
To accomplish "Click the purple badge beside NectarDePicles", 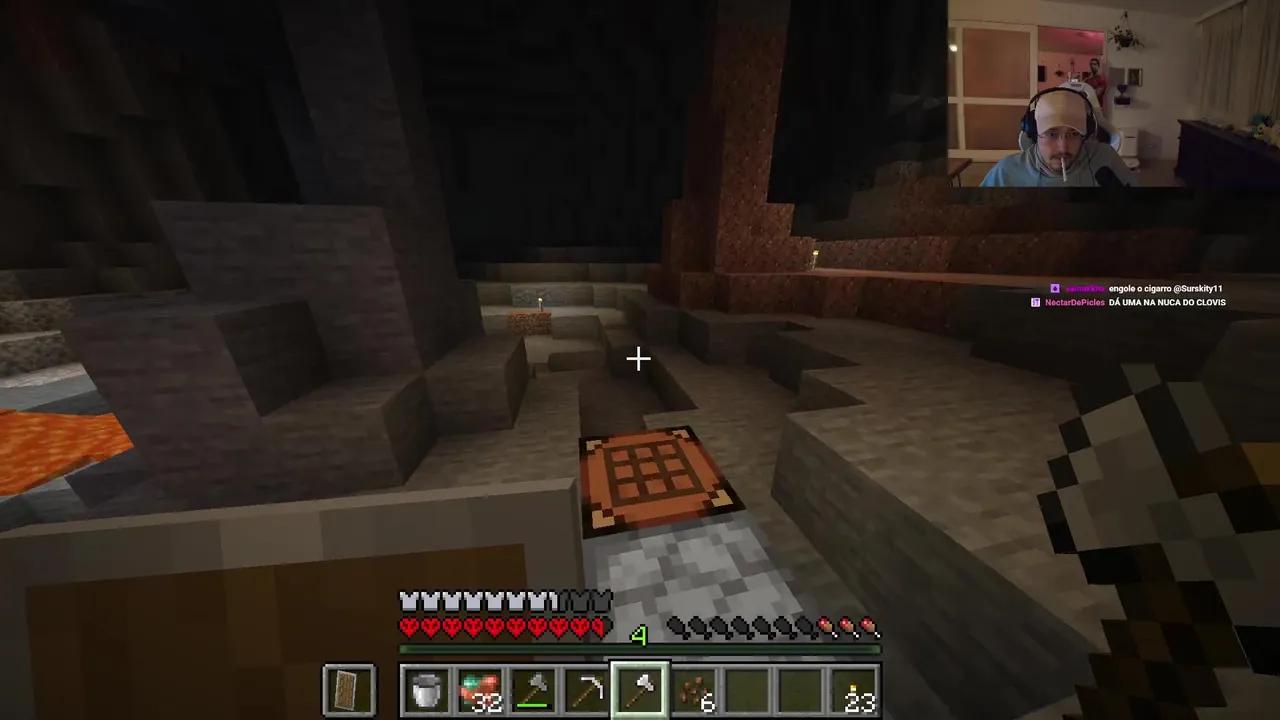I will pyautogui.click(x=1035, y=302).
